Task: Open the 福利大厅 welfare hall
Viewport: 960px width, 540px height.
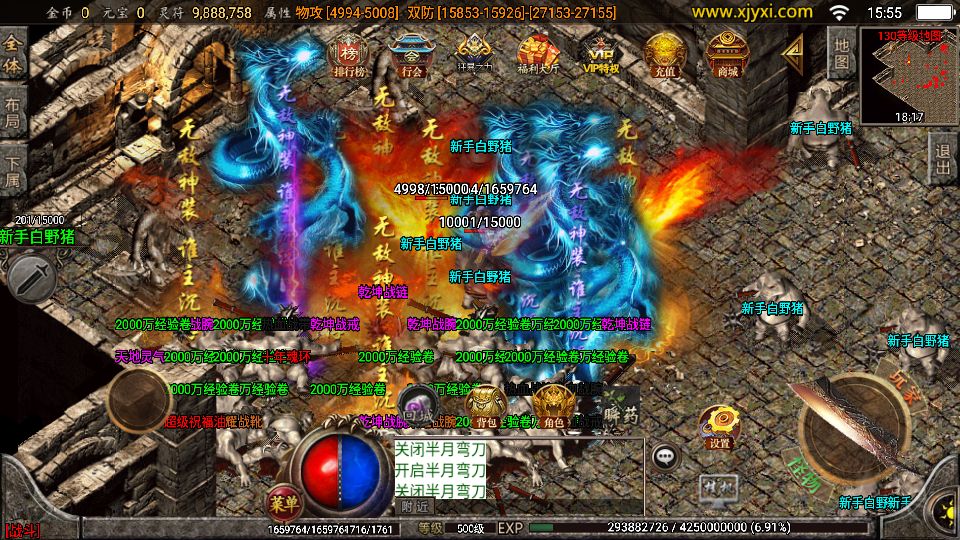Action: coord(538,54)
